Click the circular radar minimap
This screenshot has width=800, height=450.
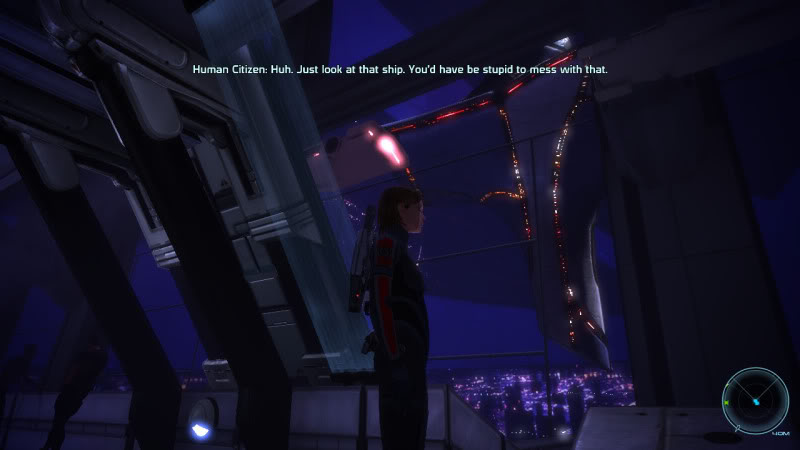(756, 399)
